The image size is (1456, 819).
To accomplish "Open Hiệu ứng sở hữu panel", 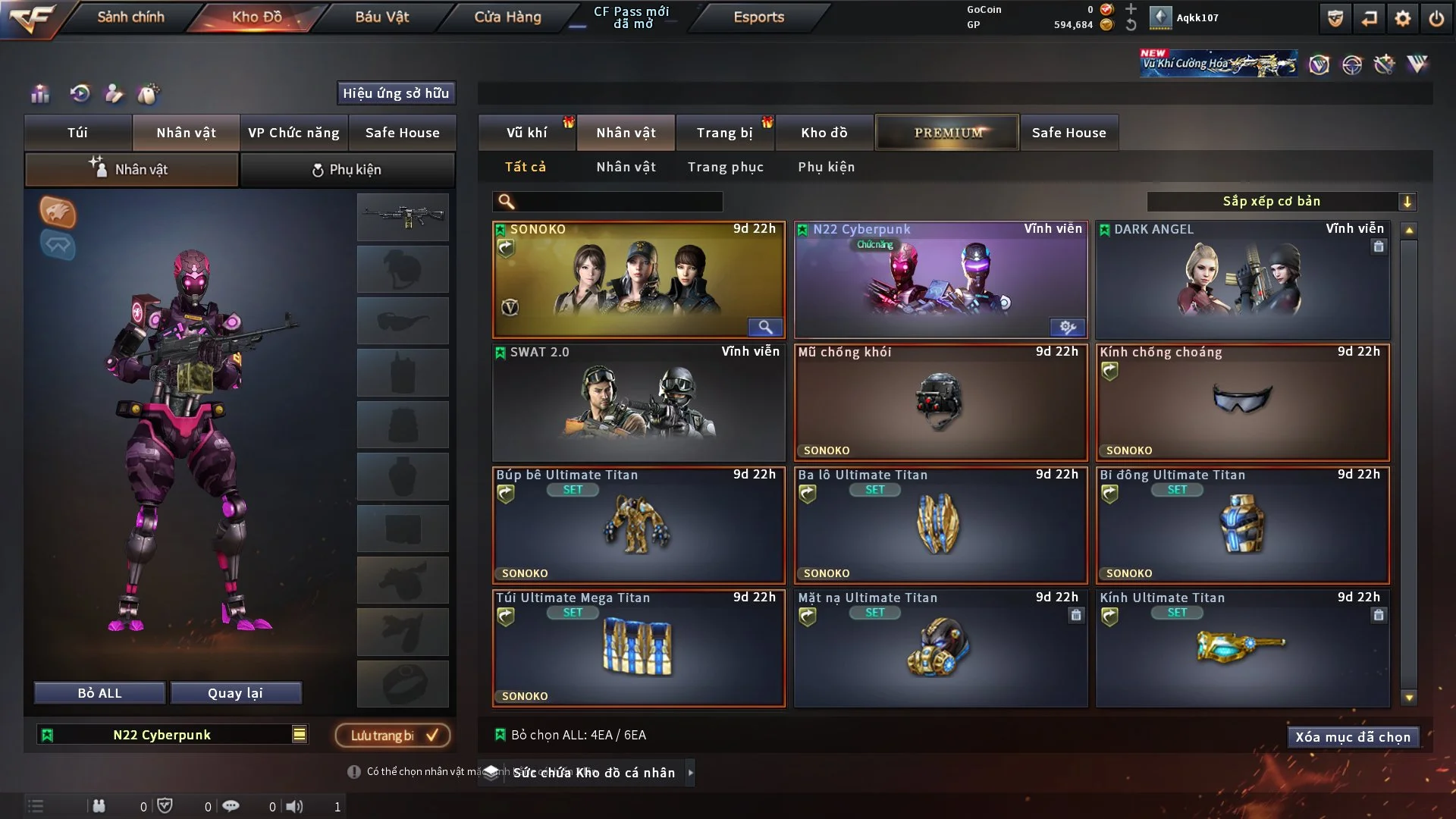I will (395, 93).
